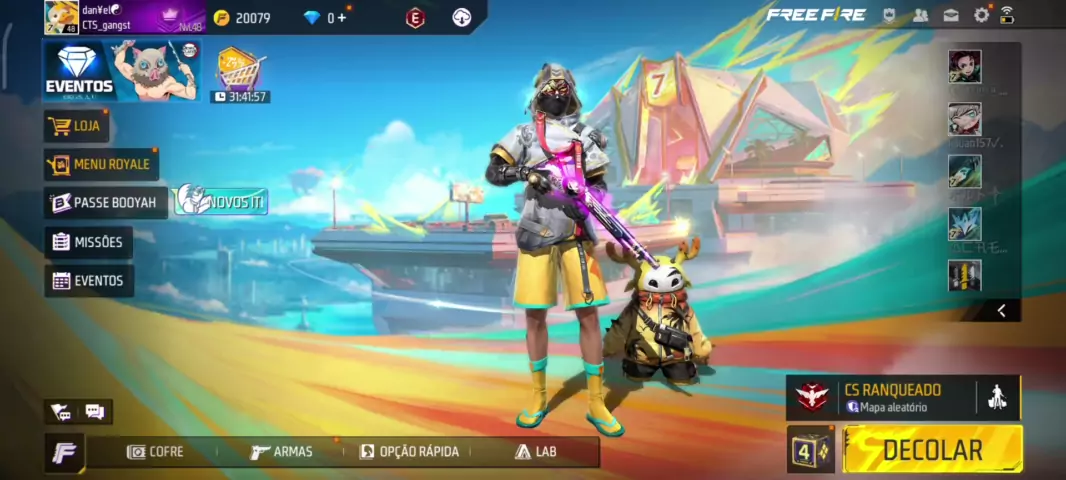
Task: Collapse the friends side panel with the arrow
Action: [1001, 311]
